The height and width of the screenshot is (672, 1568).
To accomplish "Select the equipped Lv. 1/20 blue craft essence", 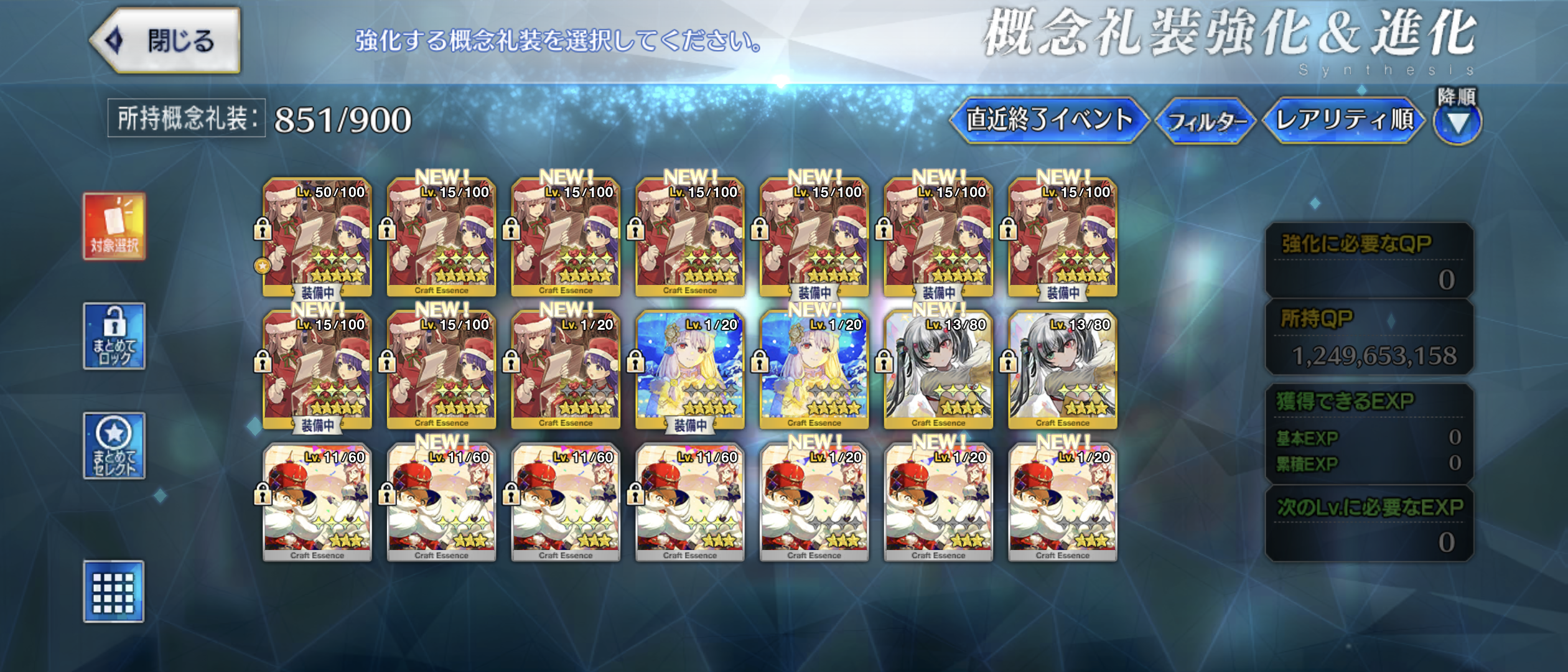I will click(689, 369).
